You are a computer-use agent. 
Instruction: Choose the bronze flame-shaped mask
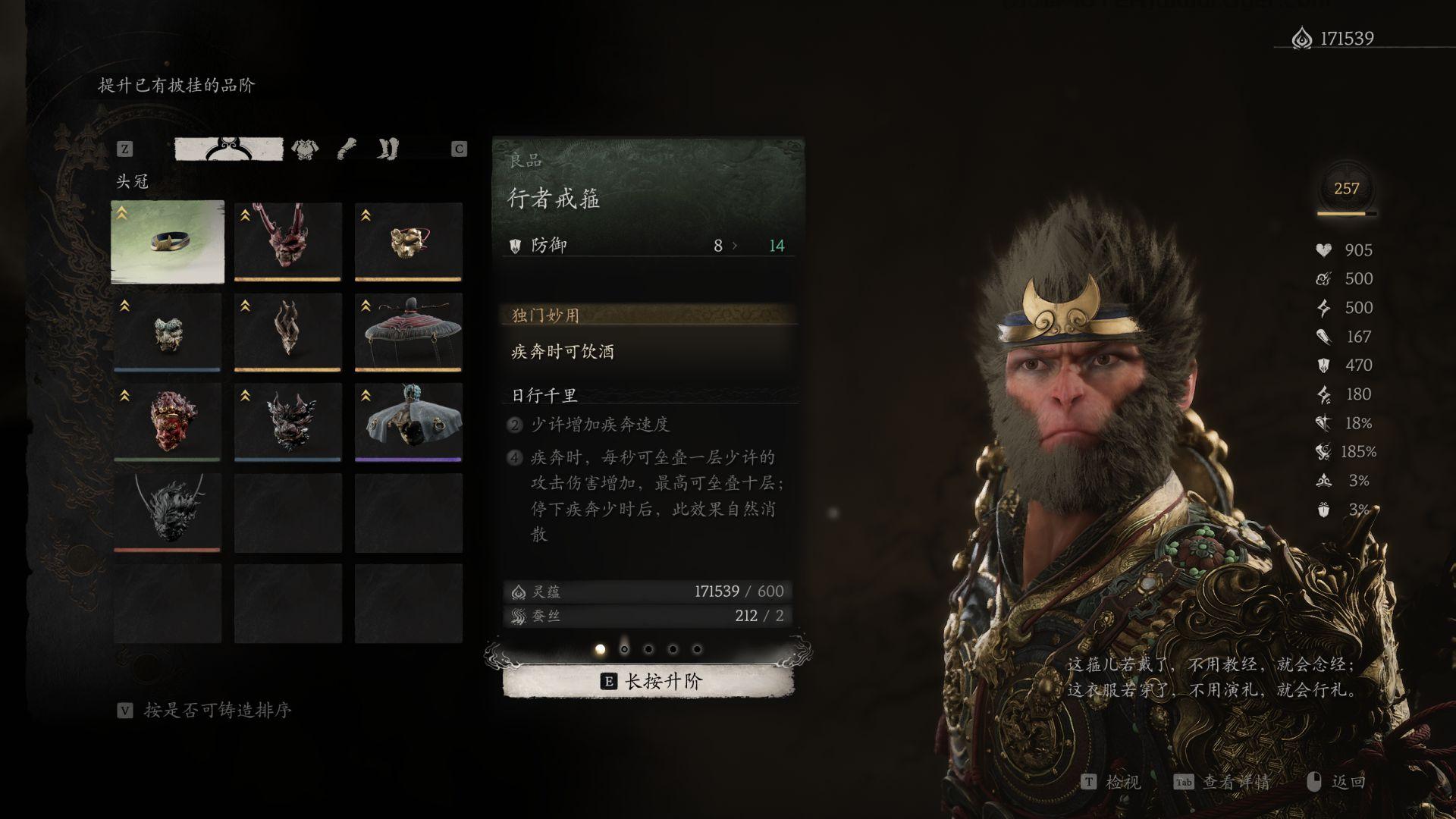pyautogui.click(x=287, y=332)
